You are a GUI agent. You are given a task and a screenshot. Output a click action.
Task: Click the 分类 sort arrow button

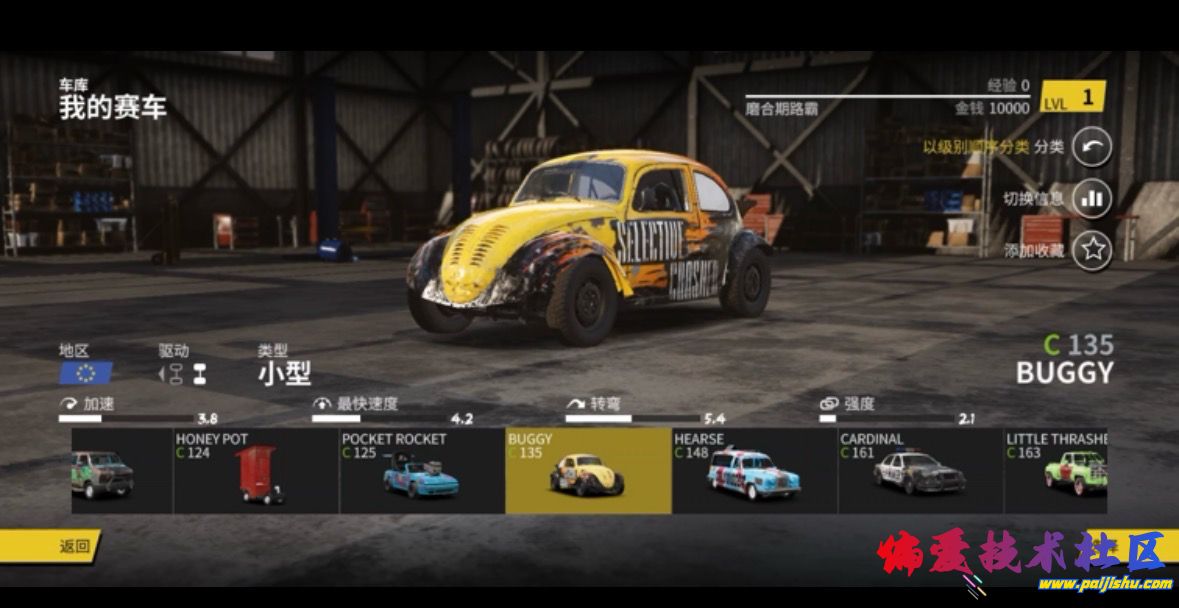(x=1092, y=148)
